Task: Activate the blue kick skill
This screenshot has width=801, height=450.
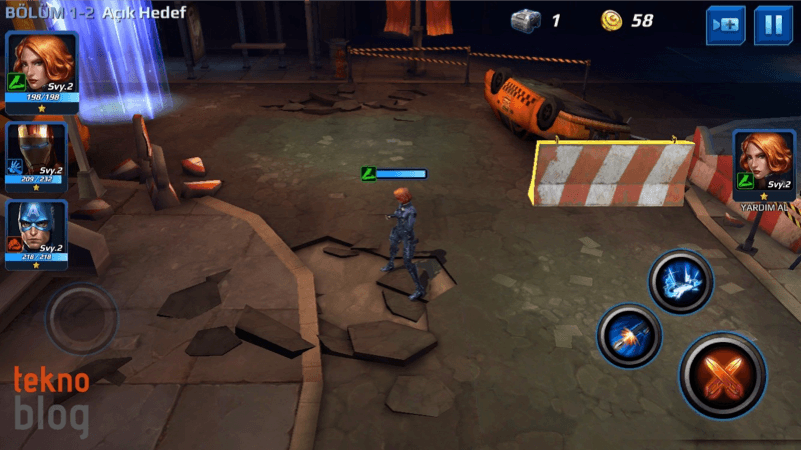Action: (680, 282)
